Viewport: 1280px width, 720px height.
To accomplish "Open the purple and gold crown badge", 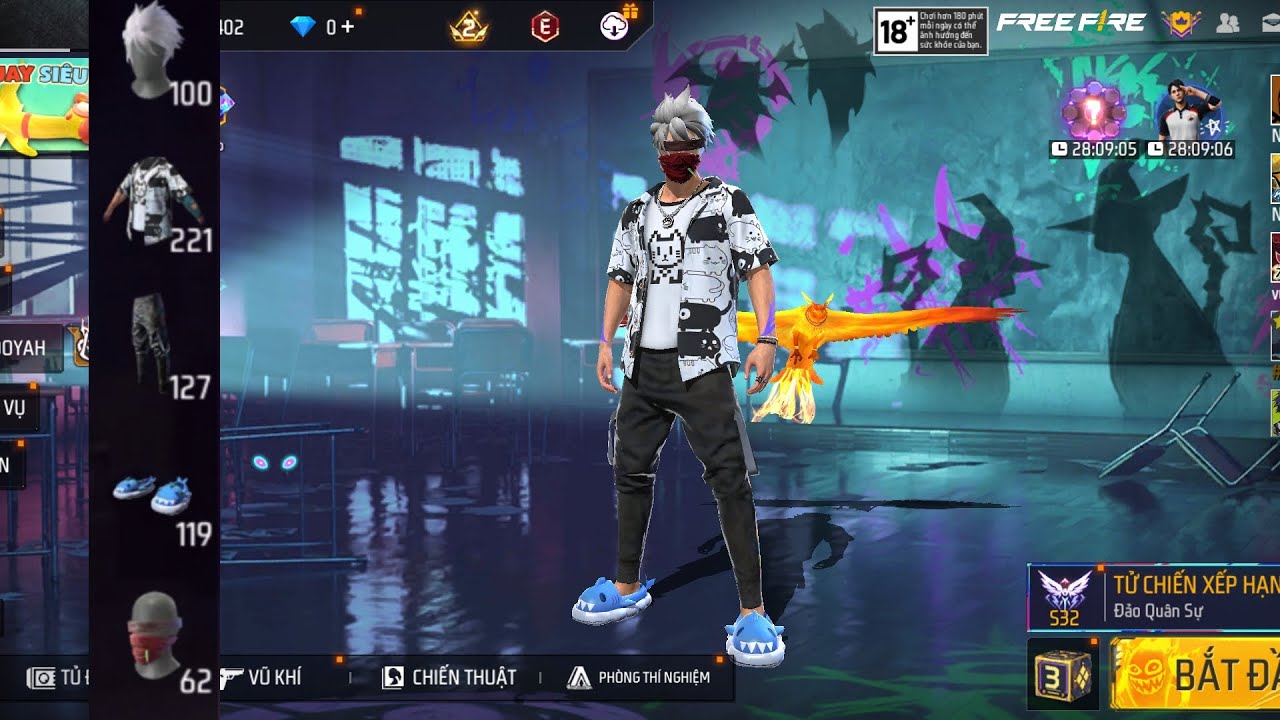I will coord(1181,24).
